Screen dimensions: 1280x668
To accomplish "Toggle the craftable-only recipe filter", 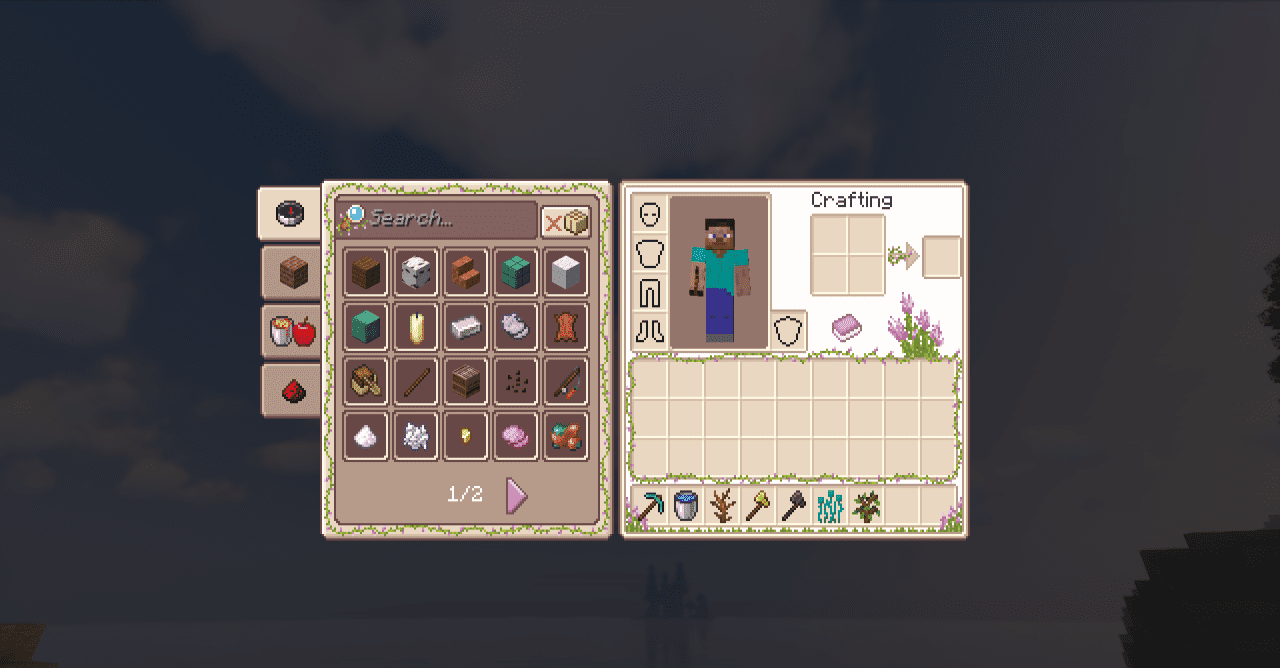I will 566,222.
